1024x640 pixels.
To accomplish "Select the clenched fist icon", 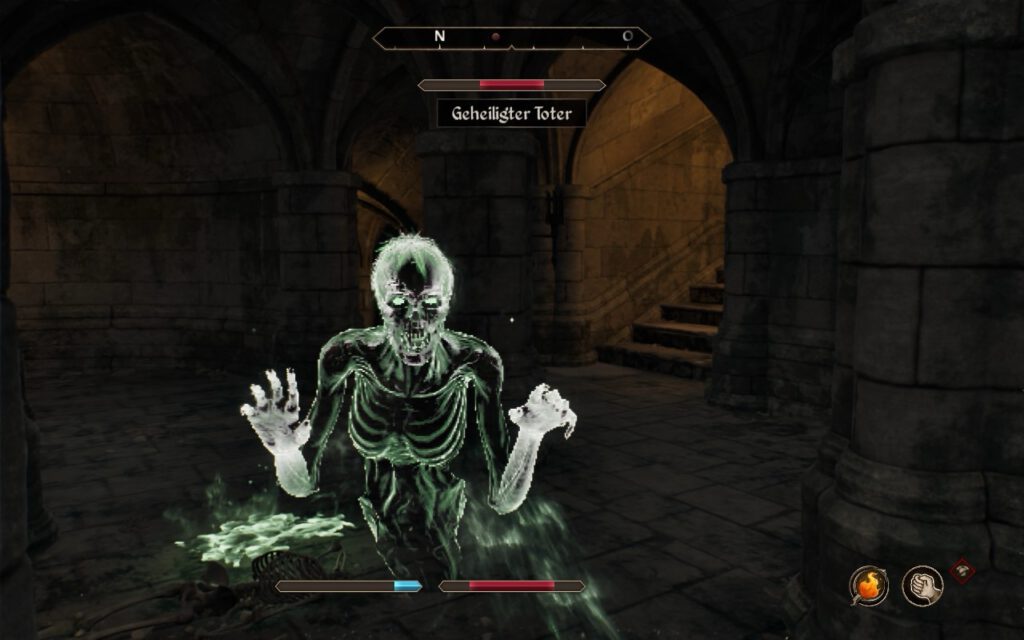I will tap(921, 585).
